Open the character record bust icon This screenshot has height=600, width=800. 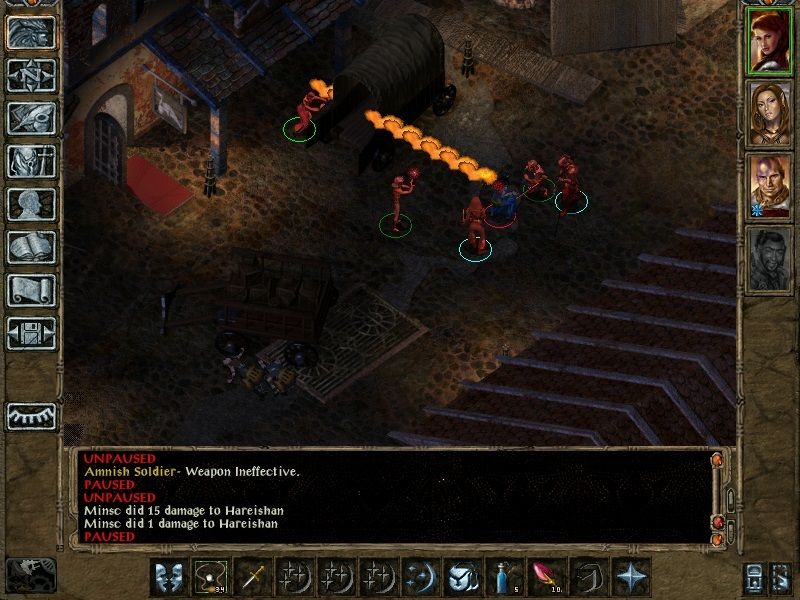click(x=31, y=204)
